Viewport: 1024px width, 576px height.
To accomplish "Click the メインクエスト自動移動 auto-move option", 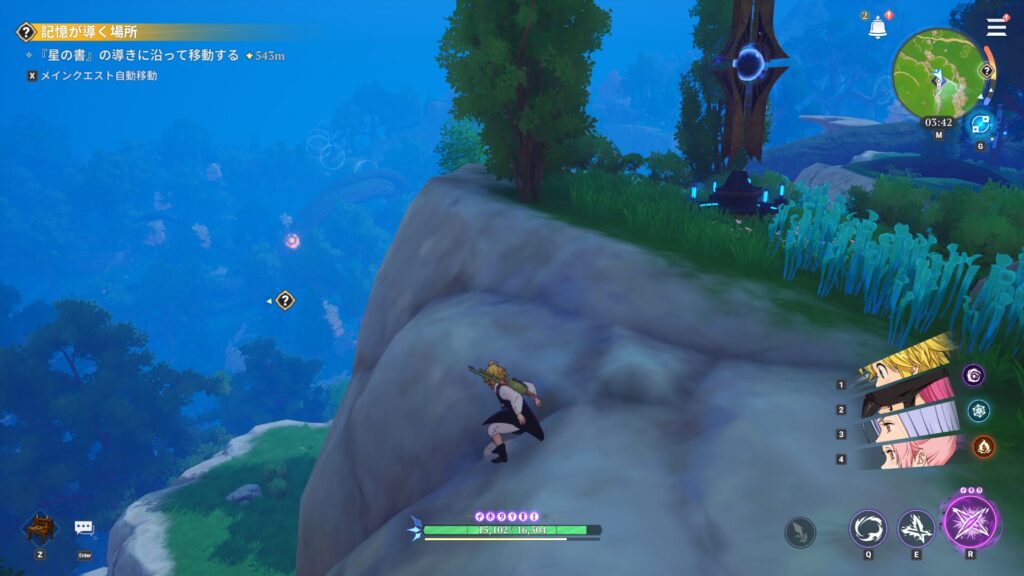I will point(98,75).
